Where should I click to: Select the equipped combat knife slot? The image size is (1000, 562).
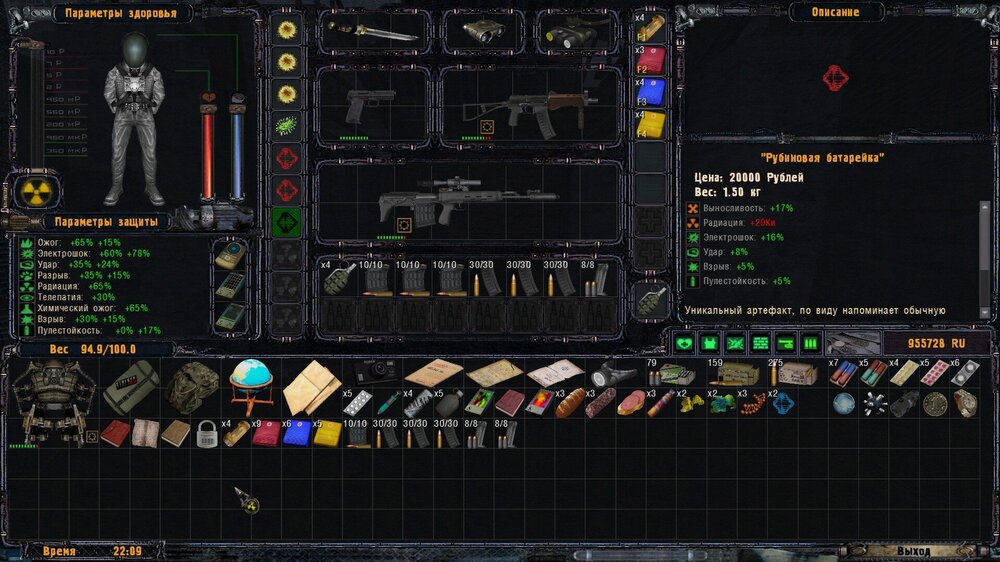370,32
